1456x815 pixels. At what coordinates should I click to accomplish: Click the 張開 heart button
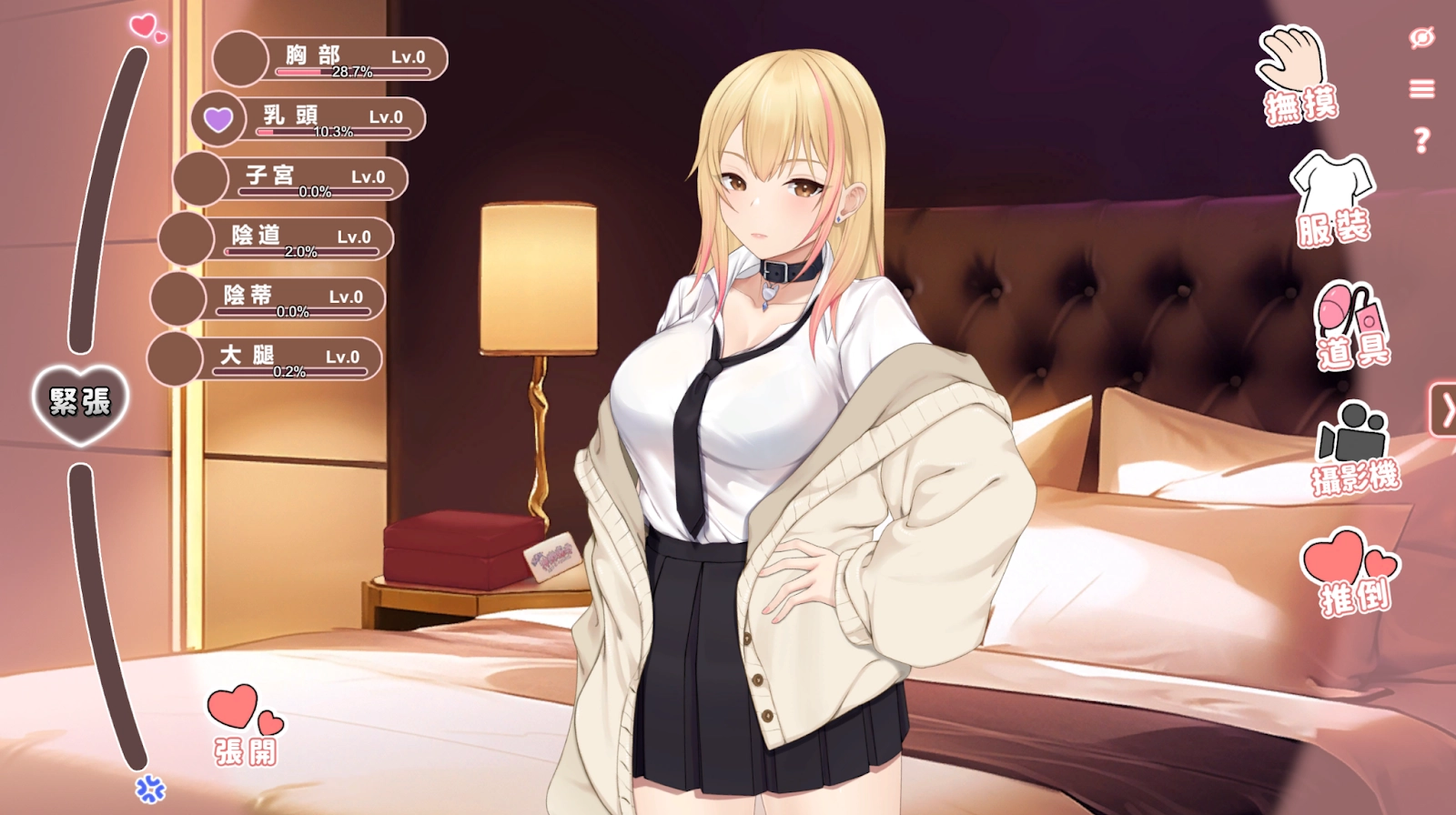(245, 725)
